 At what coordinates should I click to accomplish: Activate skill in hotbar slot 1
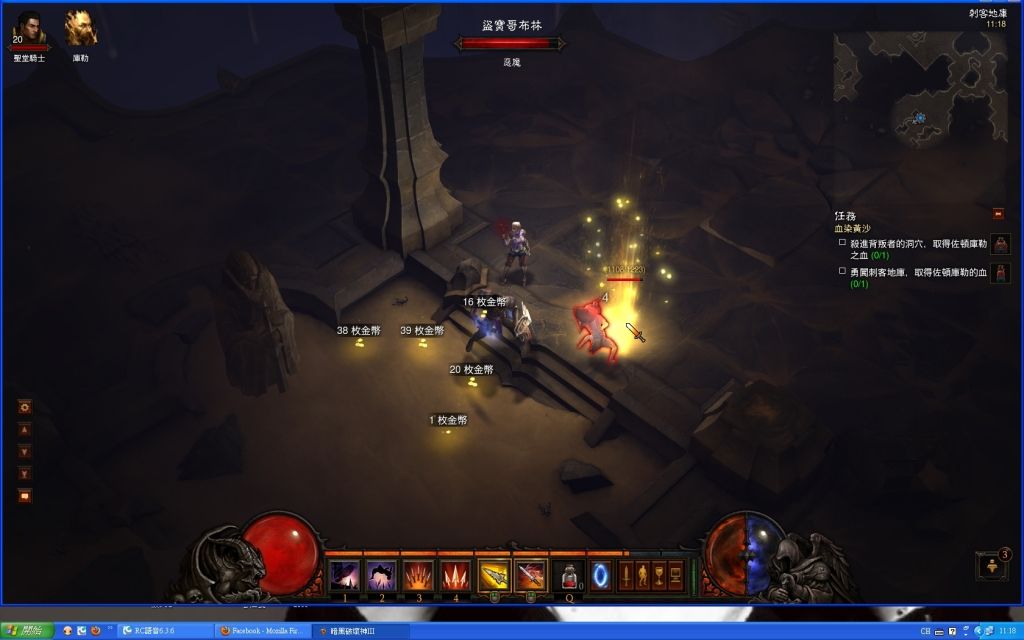point(345,575)
